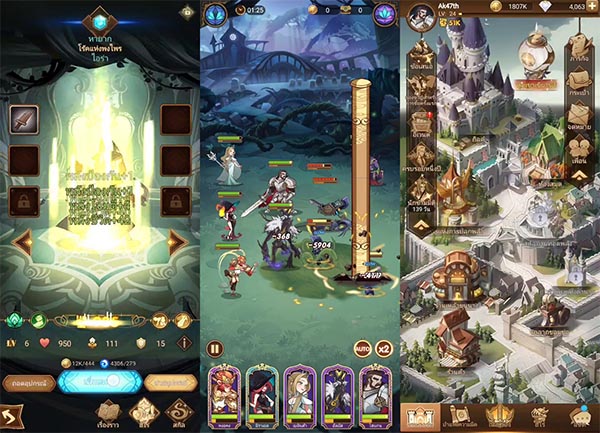
Task: Open the chat bubble tab
Action: [x=578, y=416]
